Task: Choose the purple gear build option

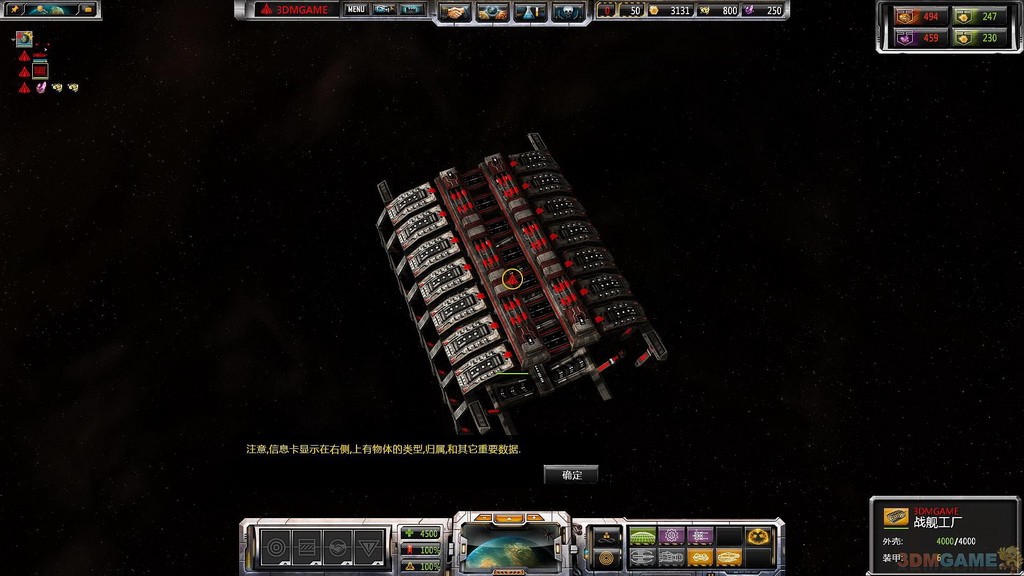Action: (671, 537)
